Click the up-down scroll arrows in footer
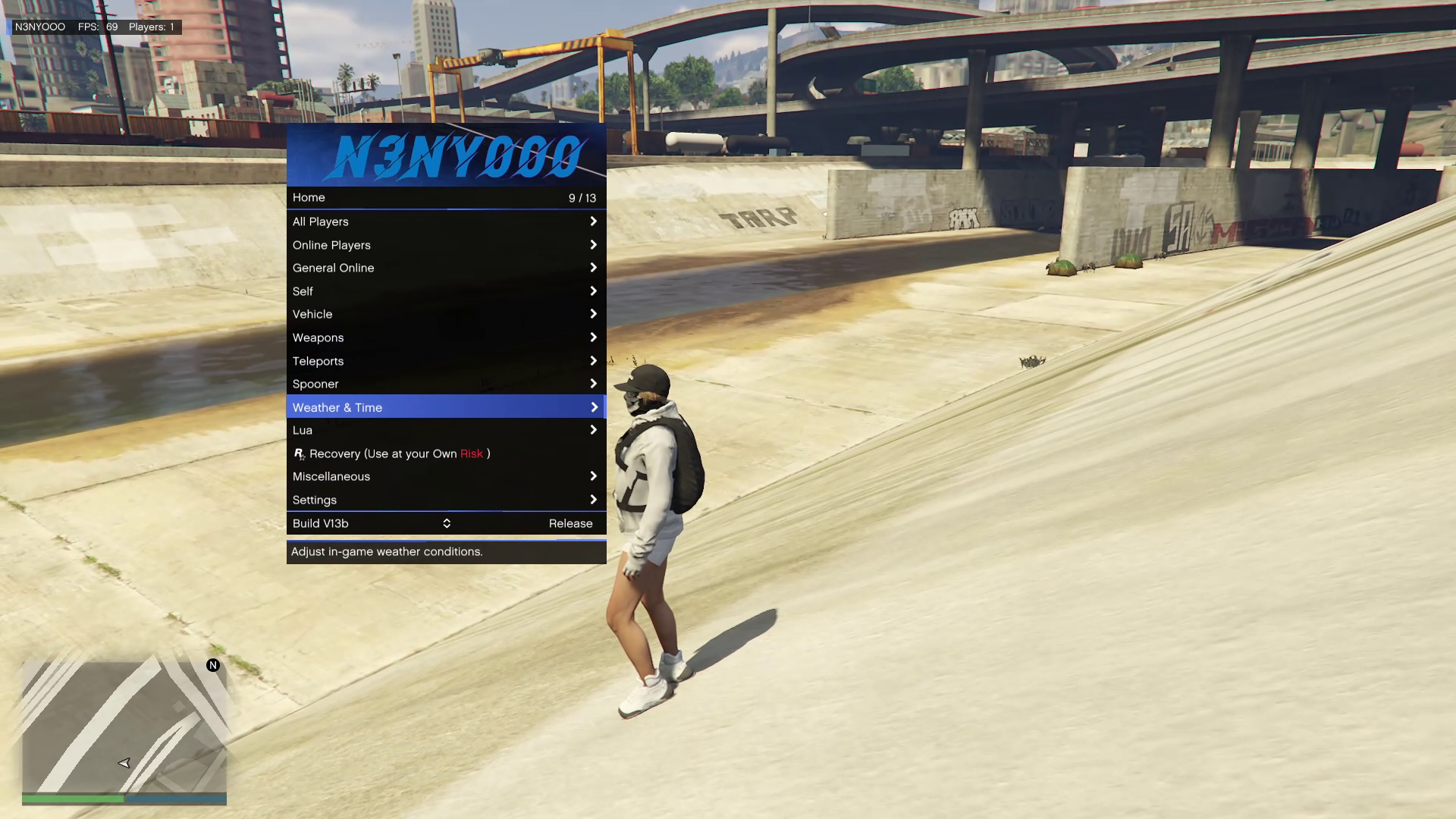 447,523
